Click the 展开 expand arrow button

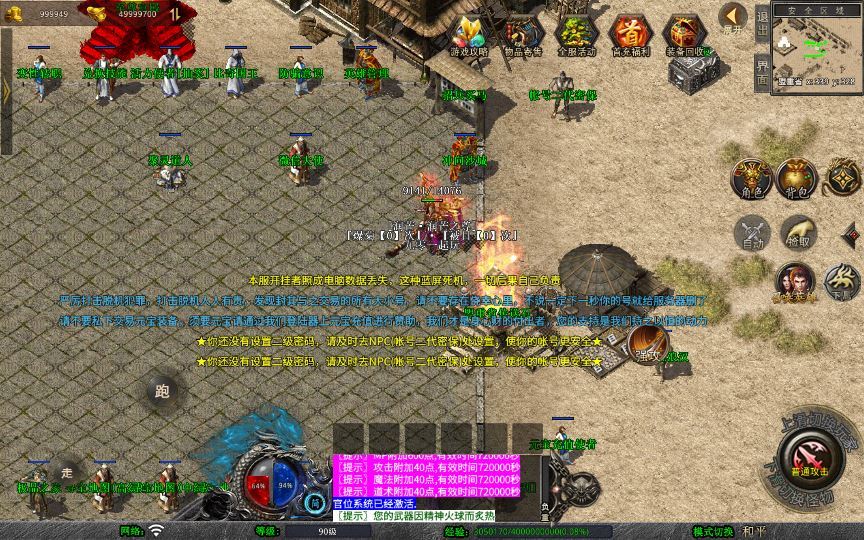[733, 17]
